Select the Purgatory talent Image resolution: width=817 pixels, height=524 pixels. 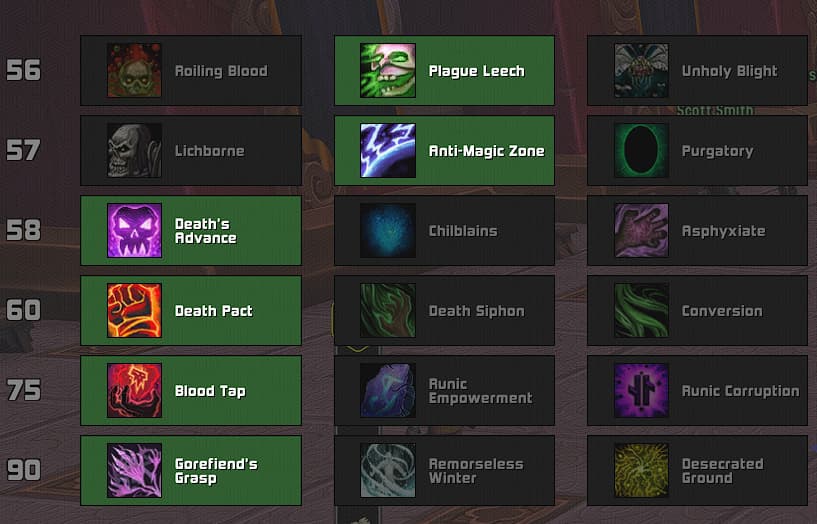(697, 151)
